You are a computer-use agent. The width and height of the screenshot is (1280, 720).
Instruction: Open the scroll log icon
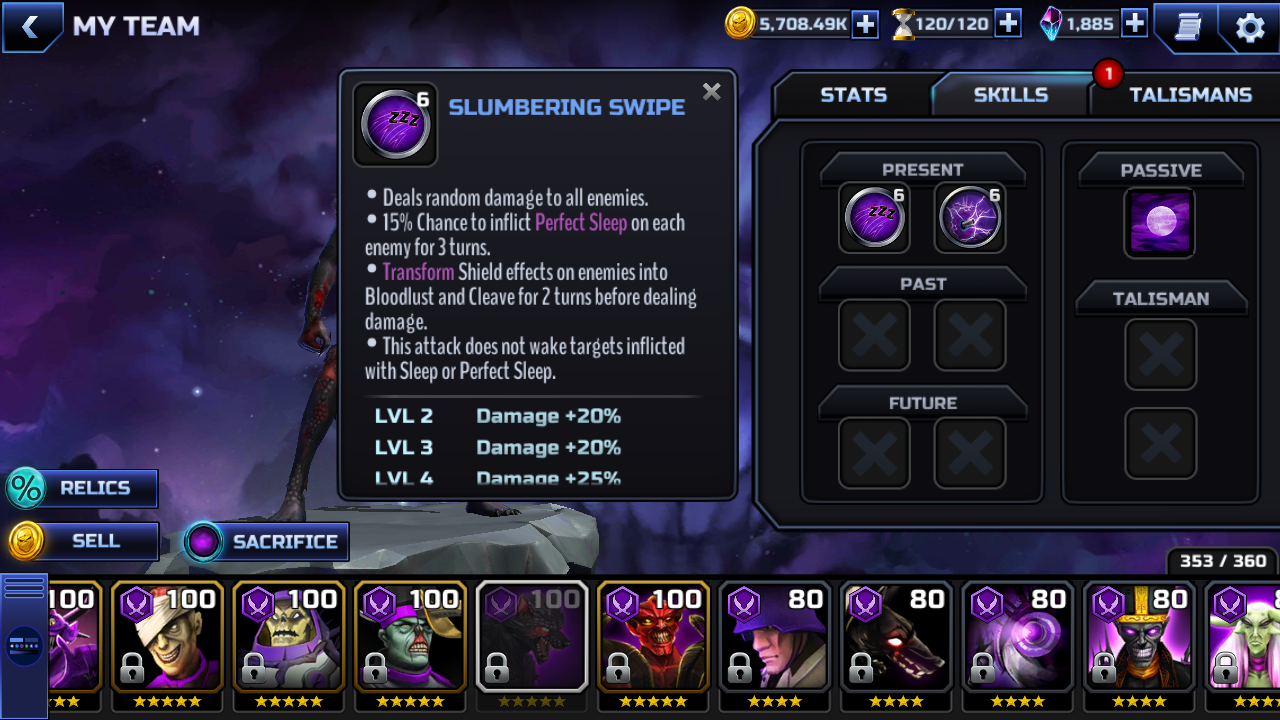tap(1187, 27)
